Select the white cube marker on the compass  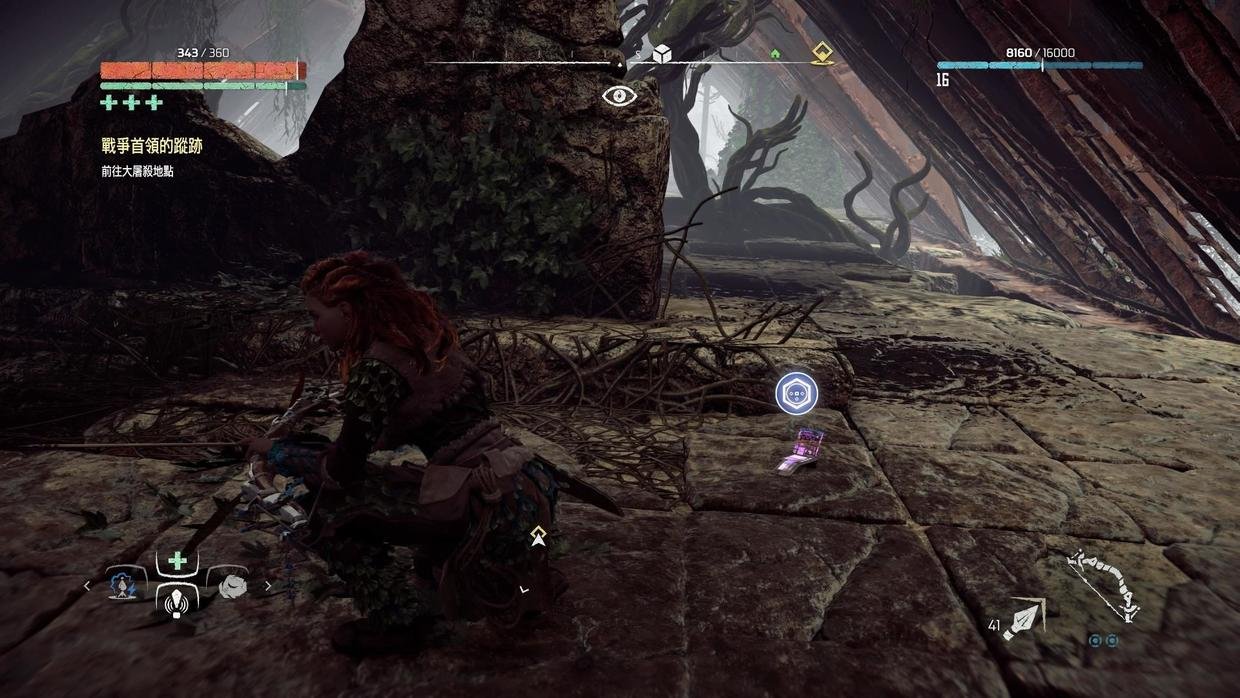(661, 53)
